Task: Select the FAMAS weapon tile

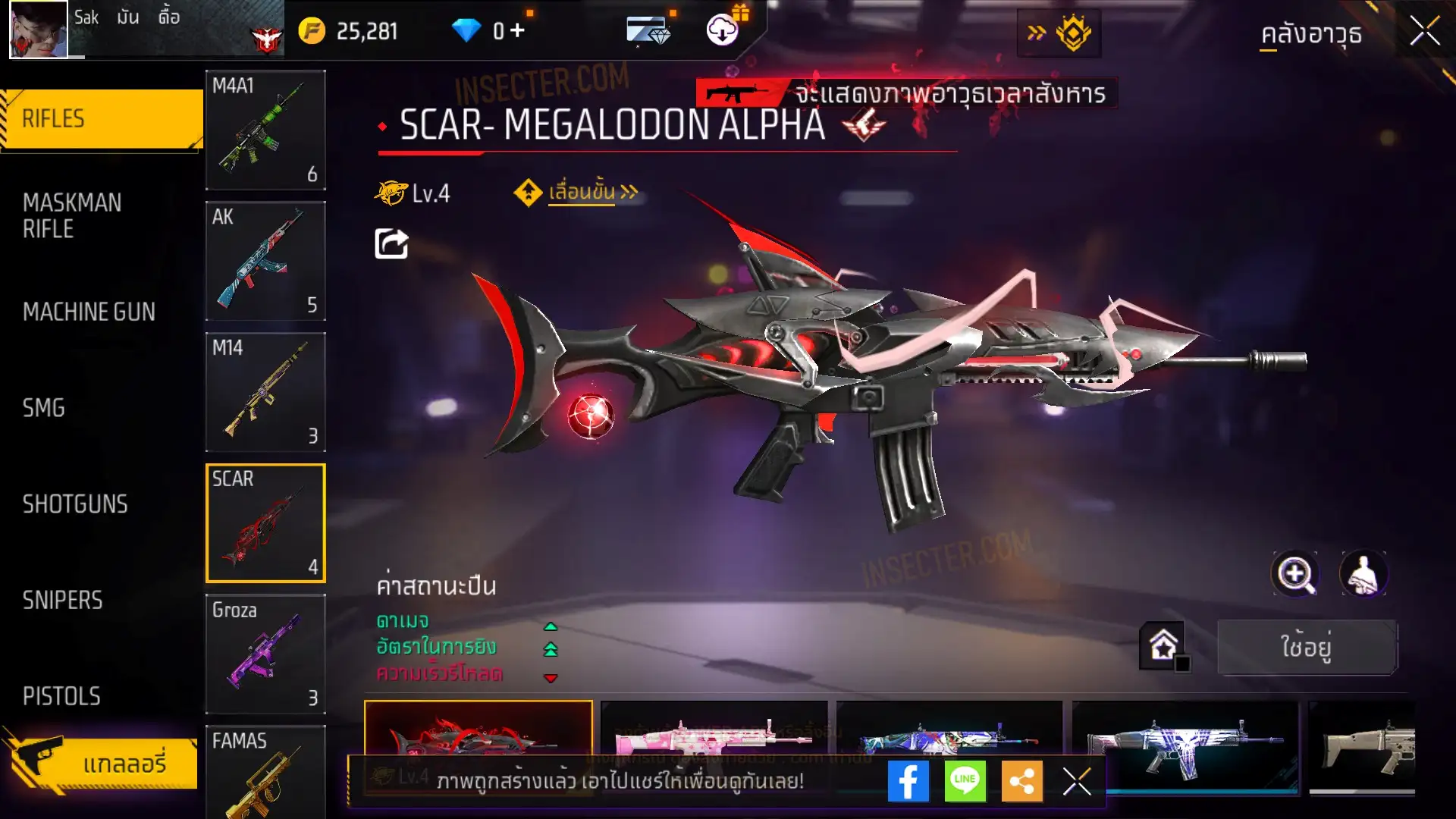Action: coord(265,772)
